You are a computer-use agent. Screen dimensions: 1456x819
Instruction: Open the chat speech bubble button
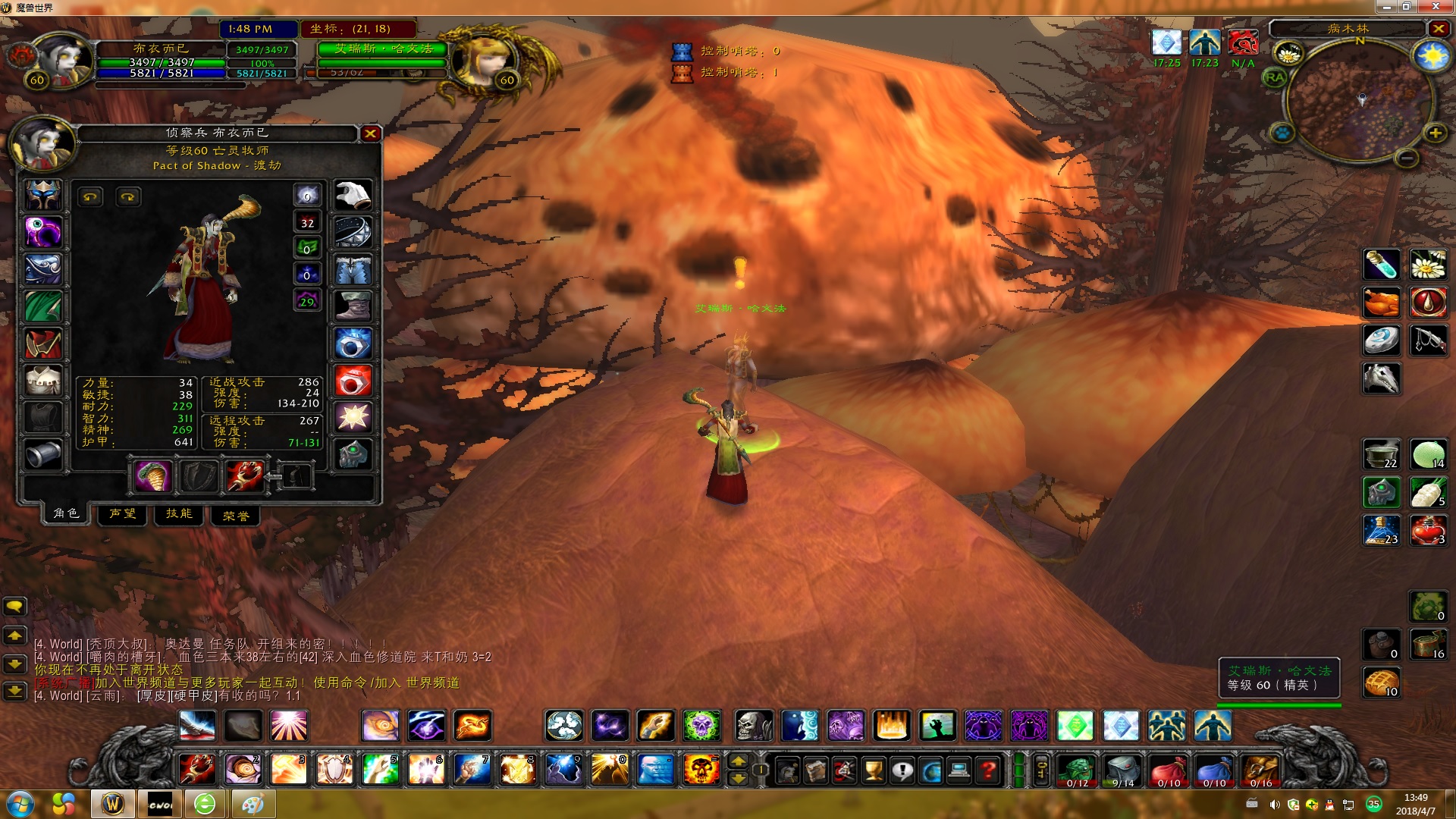click(15, 606)
